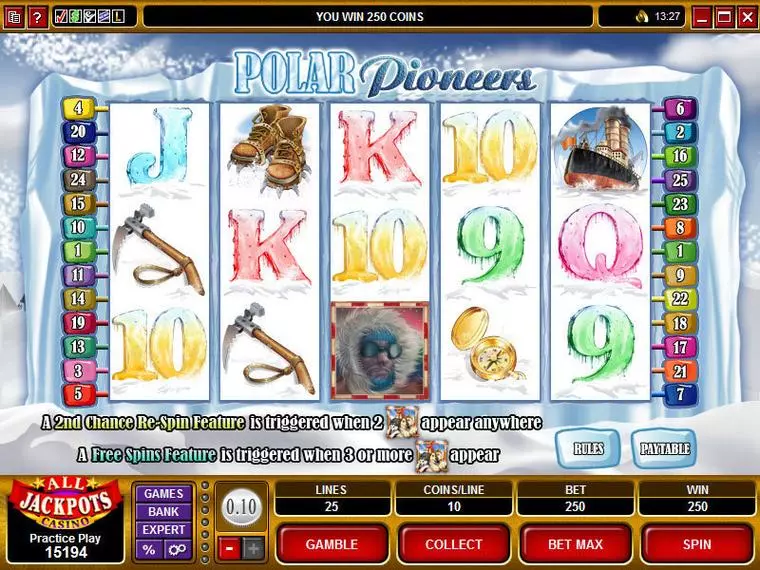Open the GAMES menu
The height and width of the screenshot is (570, 760).
point(163,493)
